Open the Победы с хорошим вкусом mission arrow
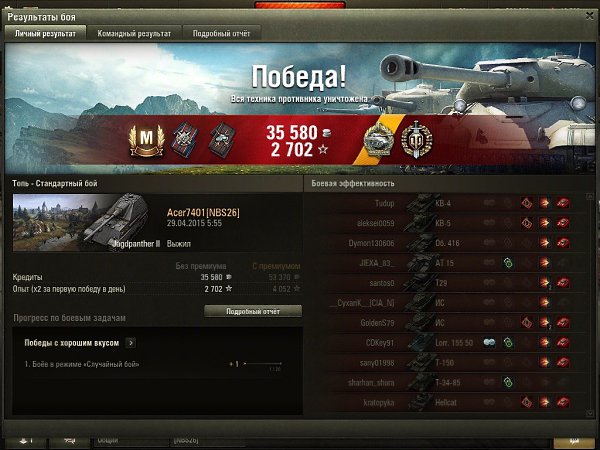The width and height of the screenshot is (600, 450). point(131,342)
